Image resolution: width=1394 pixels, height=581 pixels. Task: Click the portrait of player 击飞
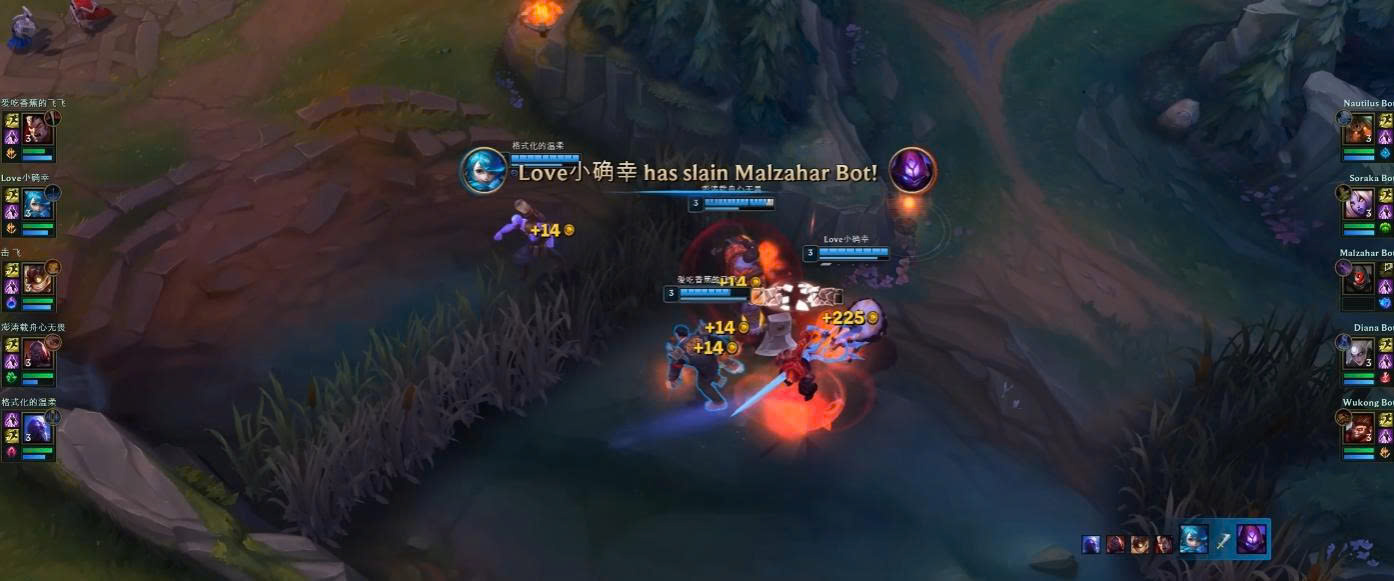click(x=37, y=278)
